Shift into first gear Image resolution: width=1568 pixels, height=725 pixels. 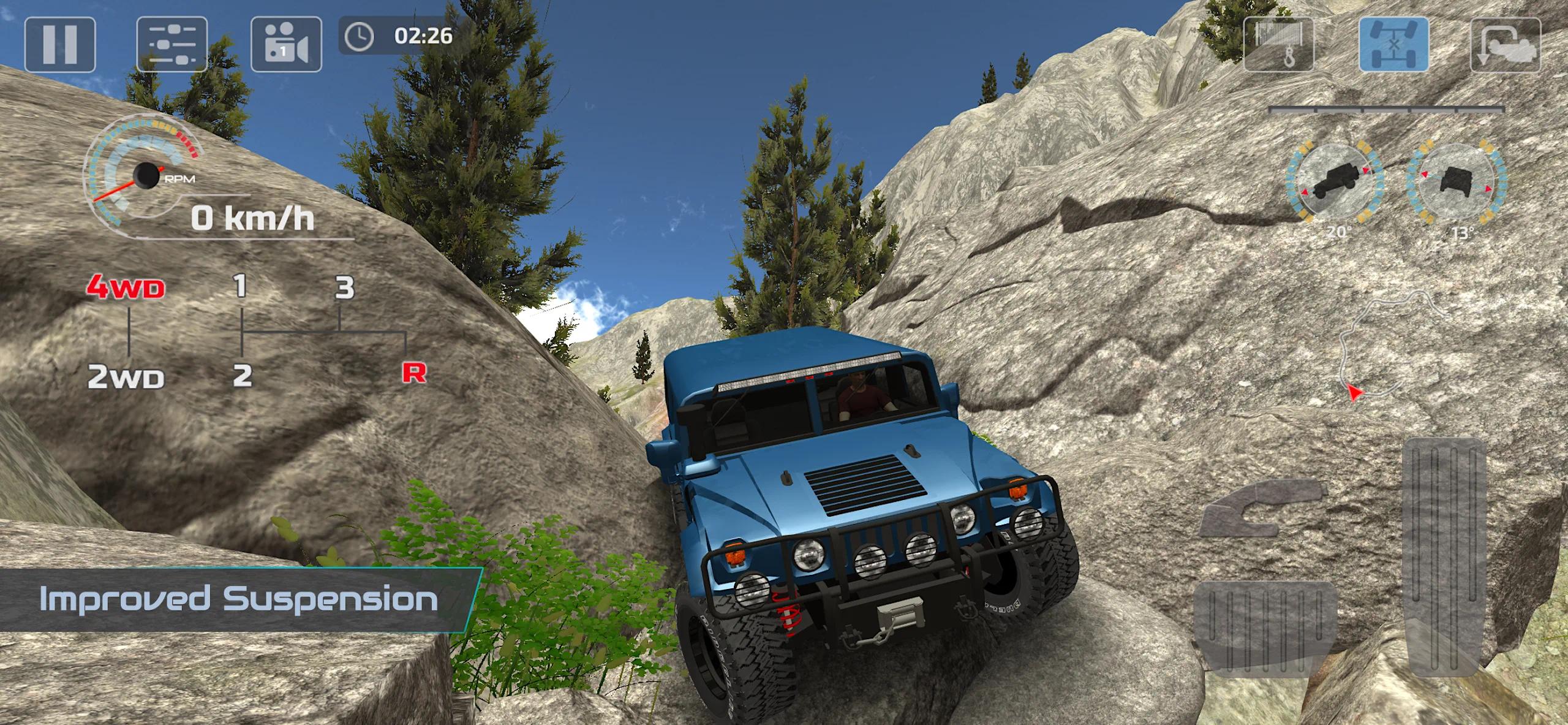(241, 286)
